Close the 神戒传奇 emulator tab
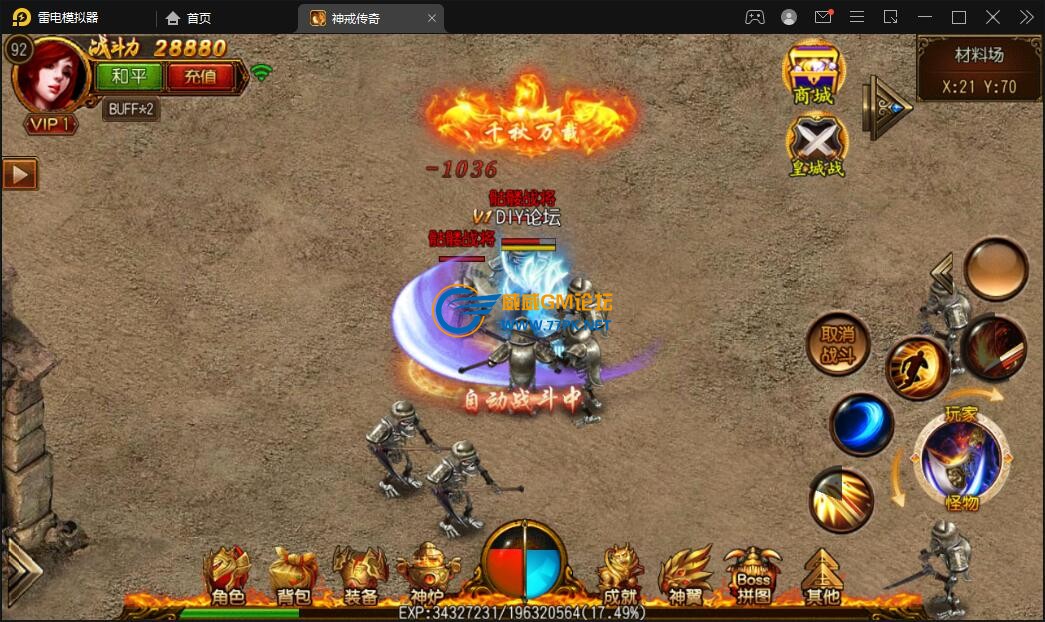1045x622 pixels. [x=432, y=18]
